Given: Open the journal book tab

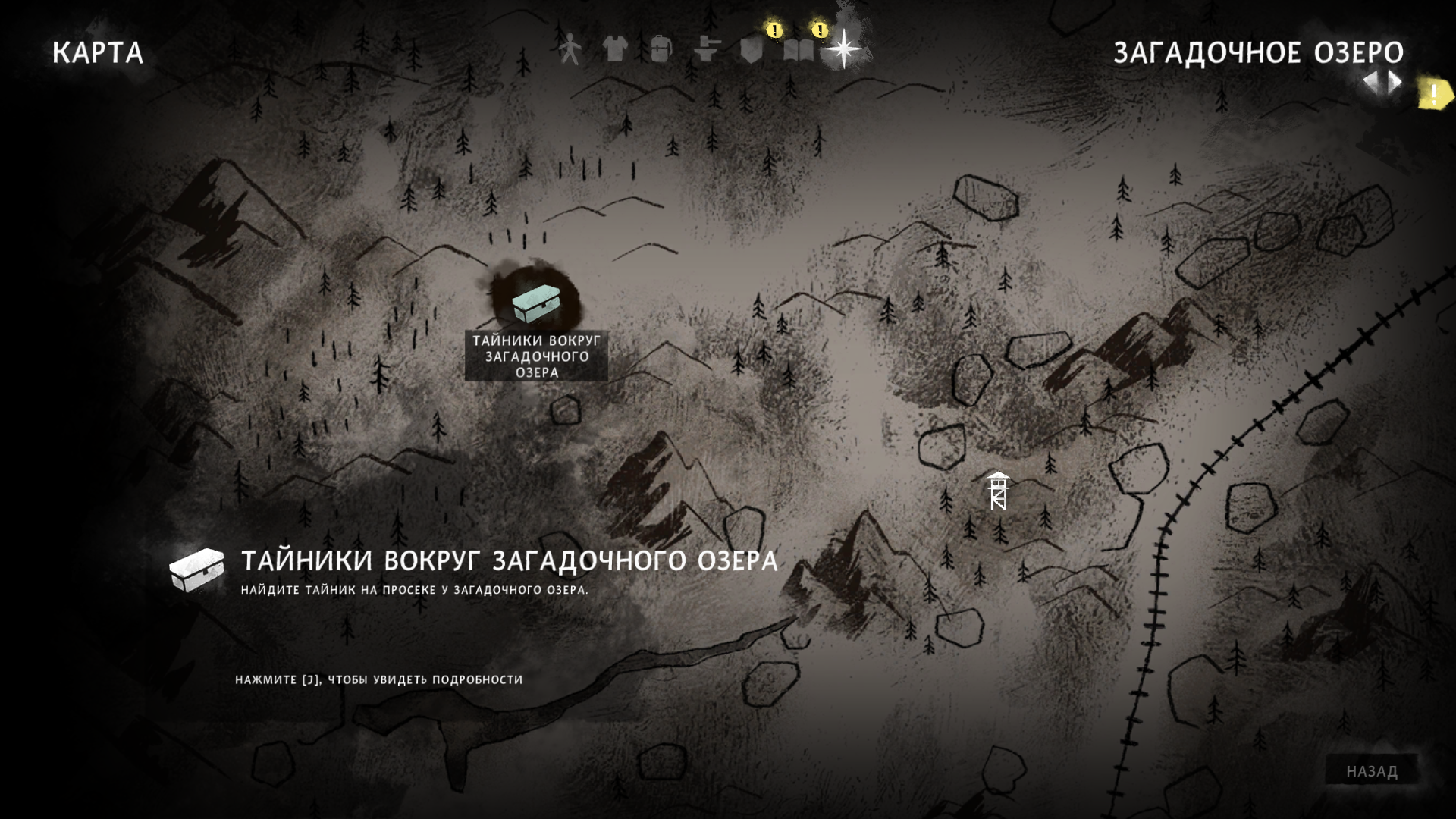Looking at the screenshot, I should (798, 50).
